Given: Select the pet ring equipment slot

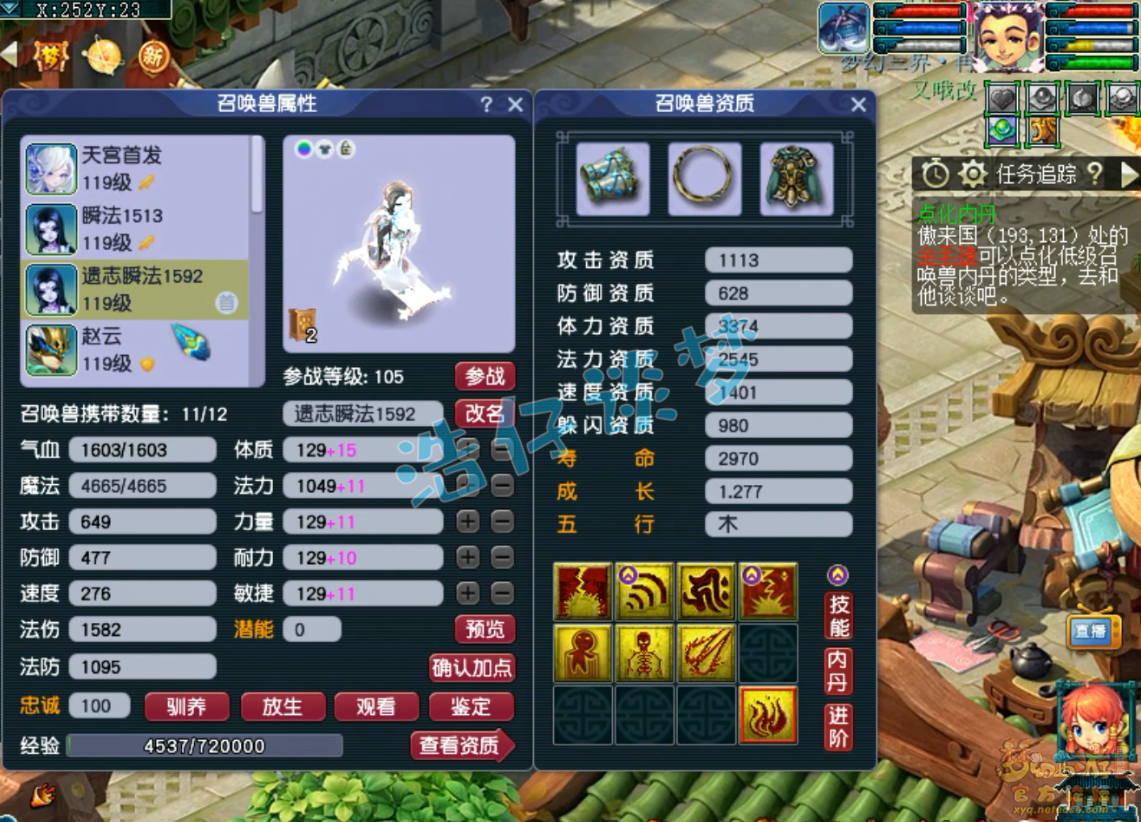Looking at the screenshot, I should [x=705, y=179].
